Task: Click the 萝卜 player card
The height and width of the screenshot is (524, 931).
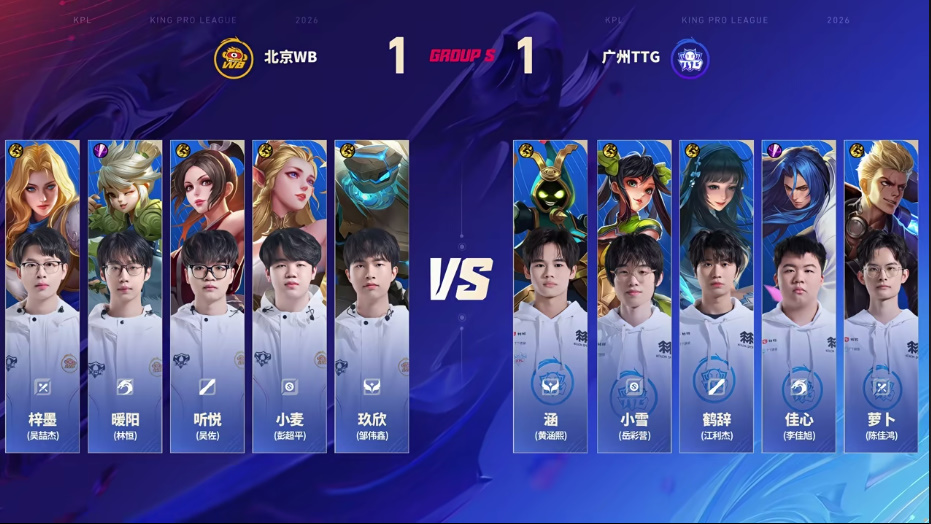Action: coord(881,295)
